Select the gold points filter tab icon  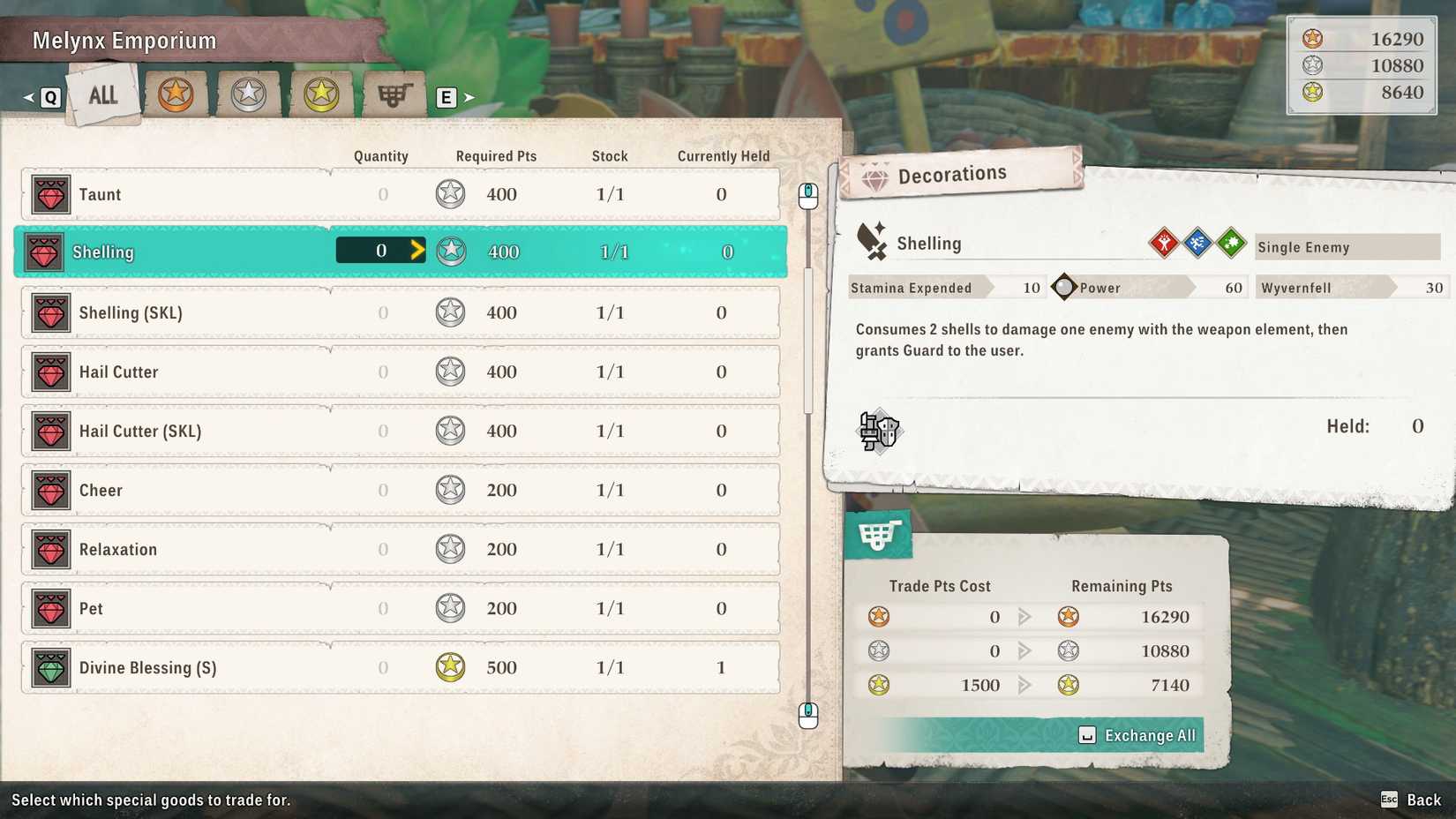320,93
